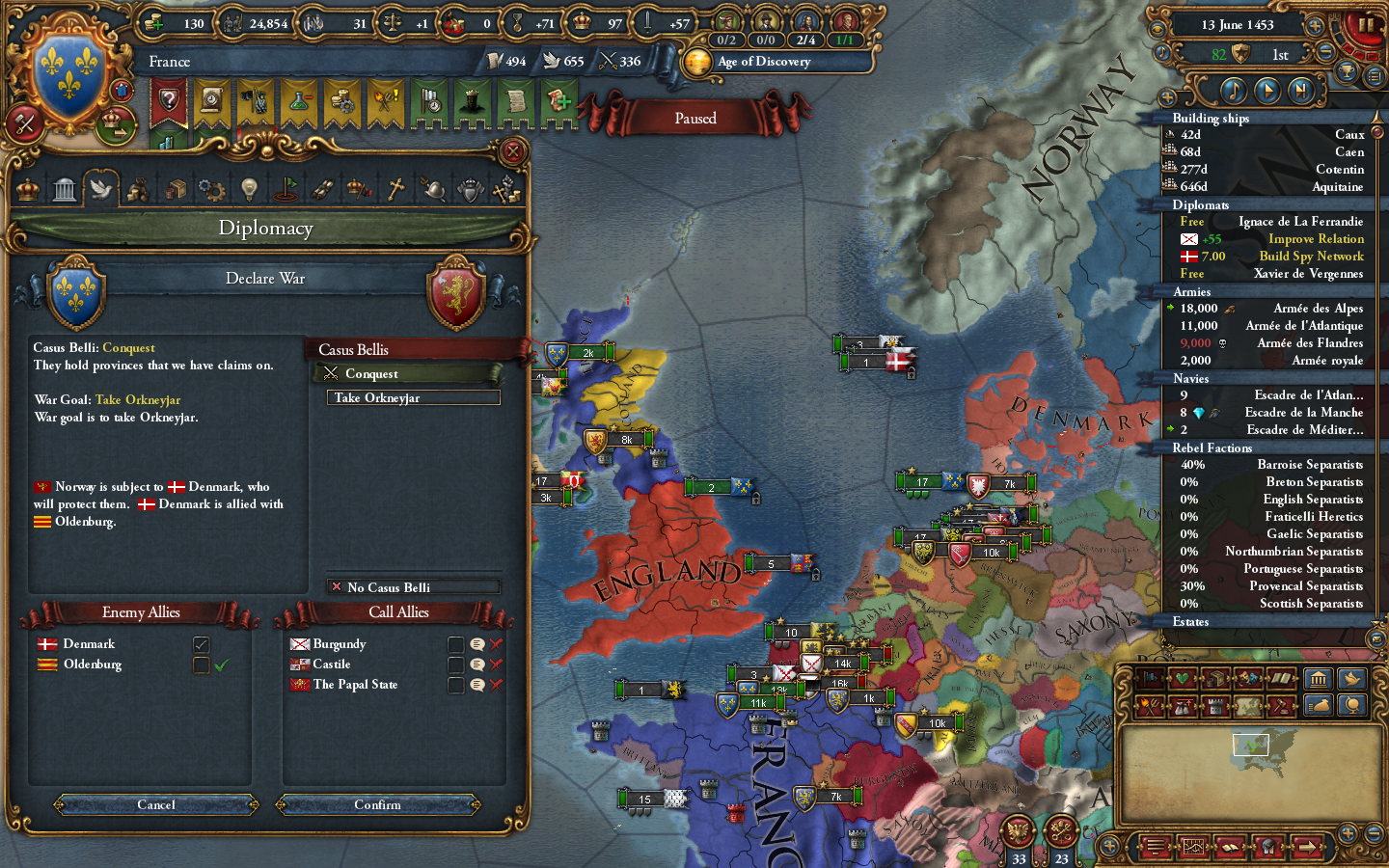Open the Build Buildings macrobuilder
Image resolution: width=1389 pixels, height=868 pixels.
coord(1320,678)
